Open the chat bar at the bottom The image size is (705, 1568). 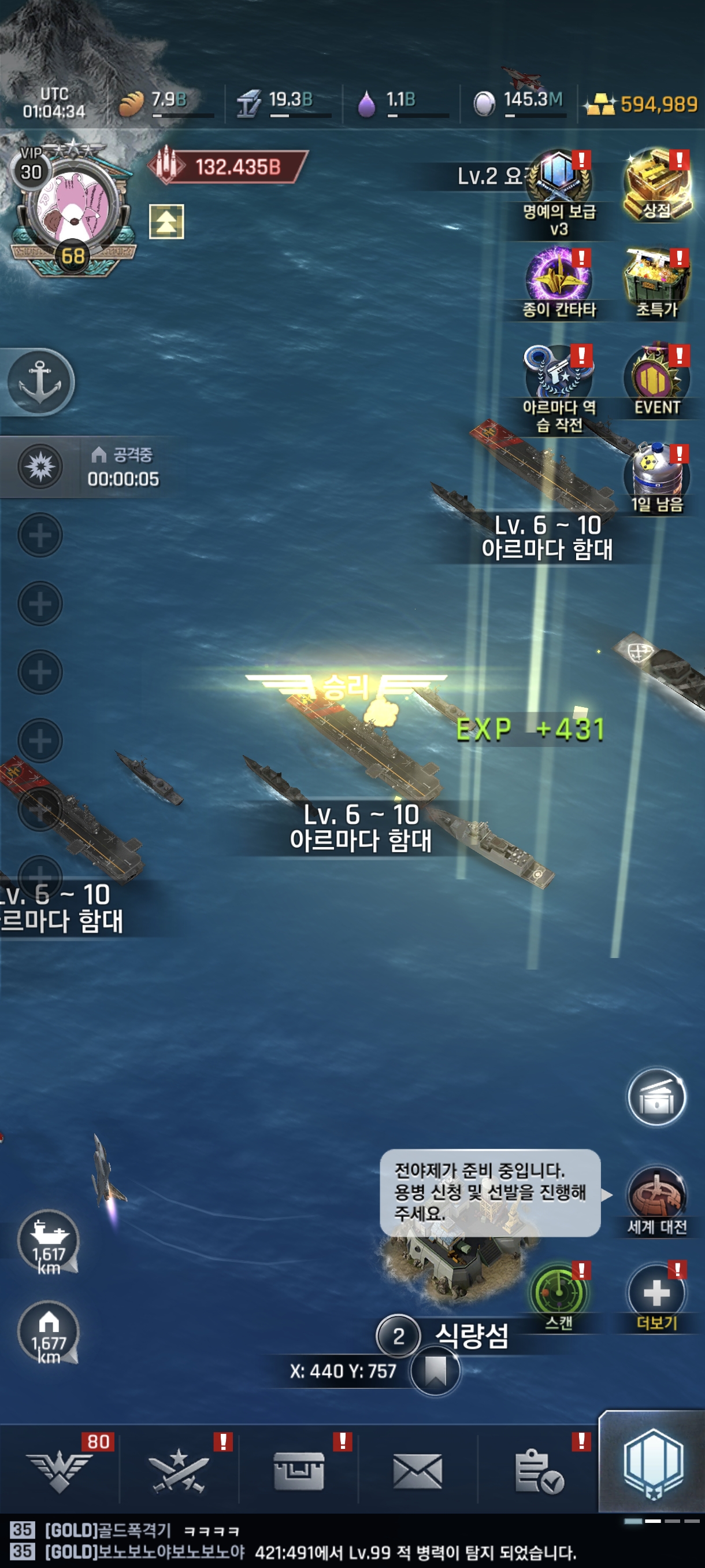[304, 1541]
